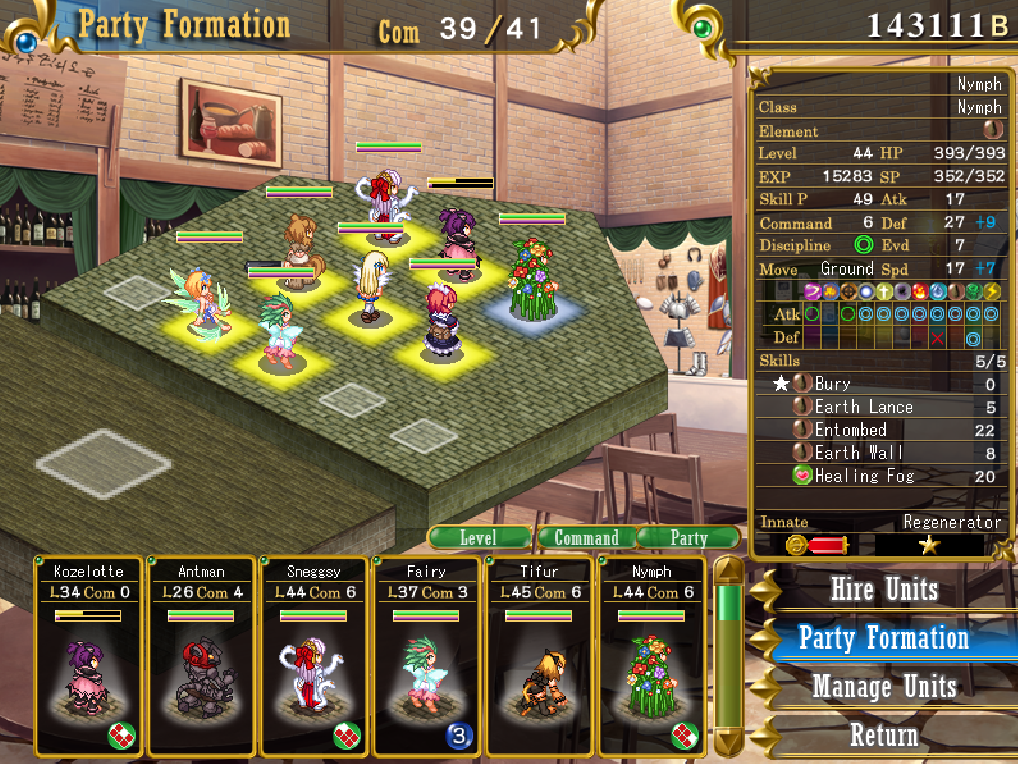Select the Party Formation menu entry
The width and height of the screenshot is (1018, 764).
[884, 638]
